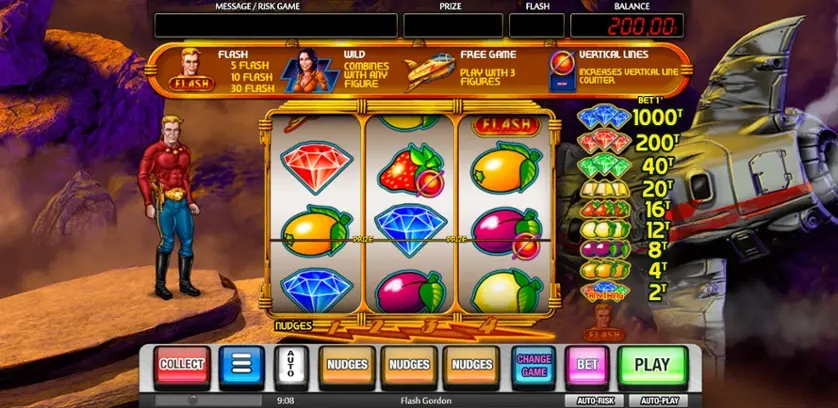The image size is (838, 408).
Task: Toggle the white AUTO button
Action: click(290, 366)
